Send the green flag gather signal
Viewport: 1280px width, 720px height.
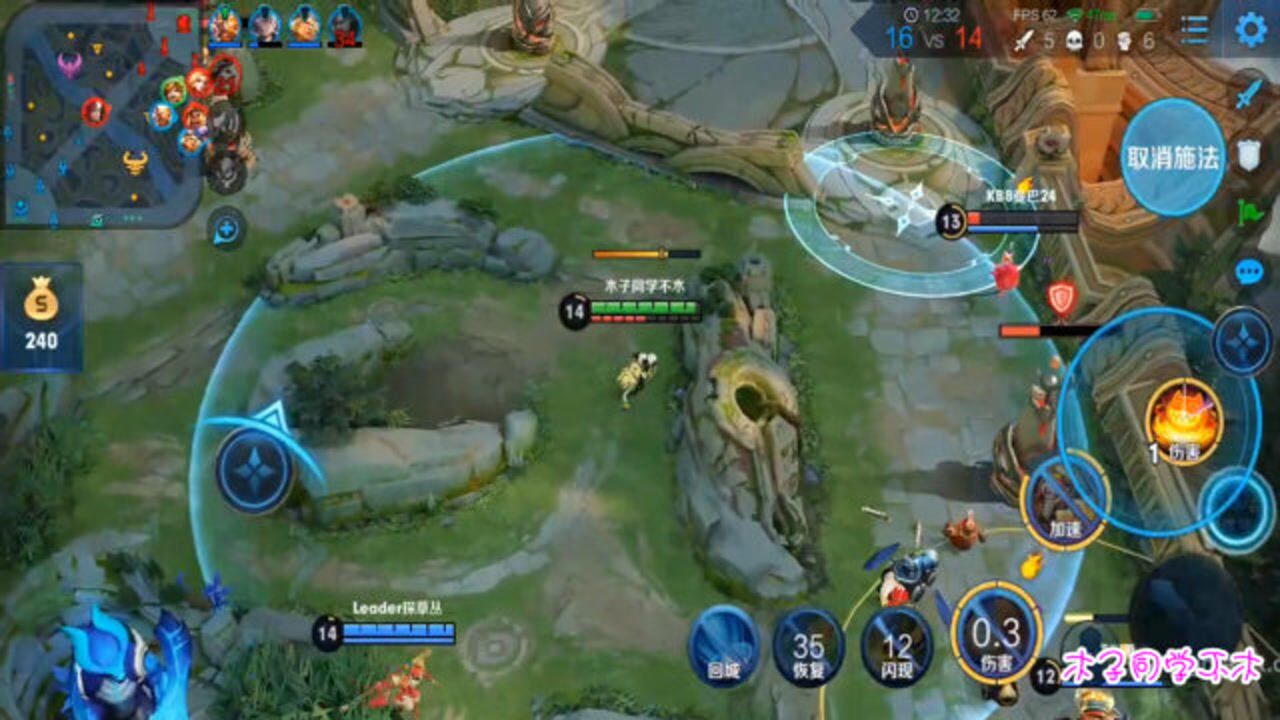[1248, 212]
